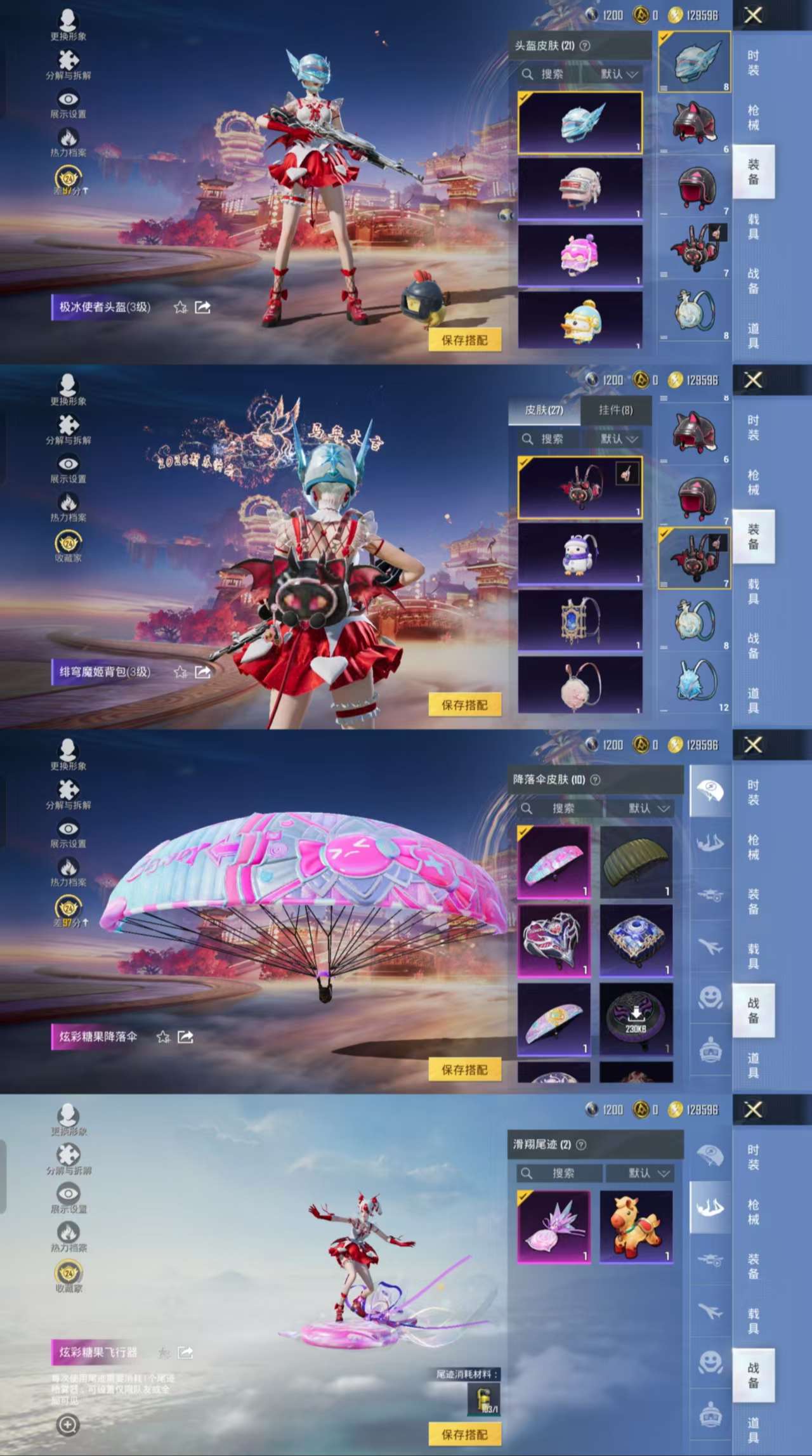Expand the 默认 sorting dropdown in helmet list
The image size is (812, 1456).
tap(615, 74)
